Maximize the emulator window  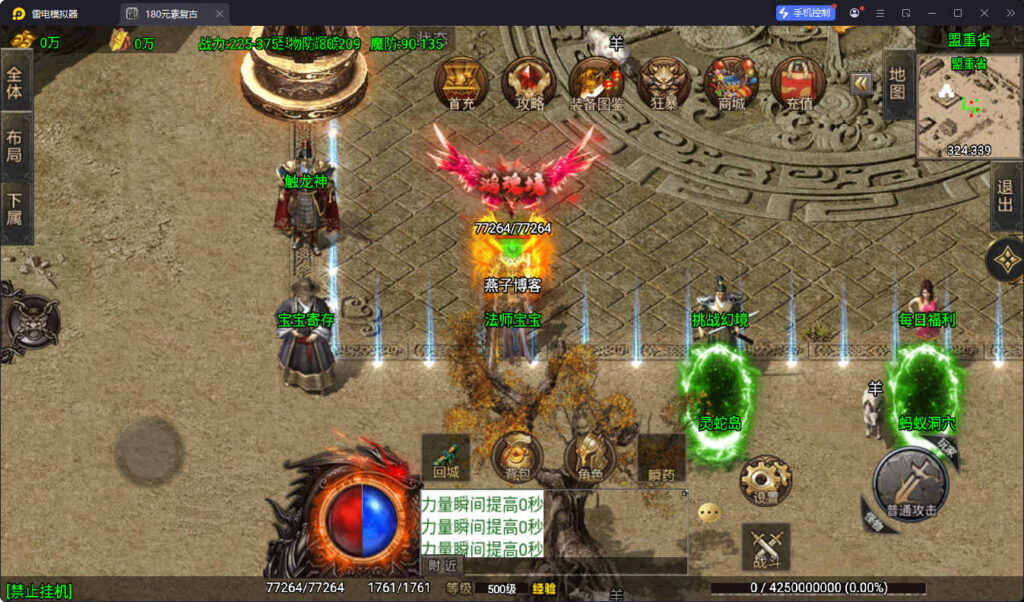957,13
